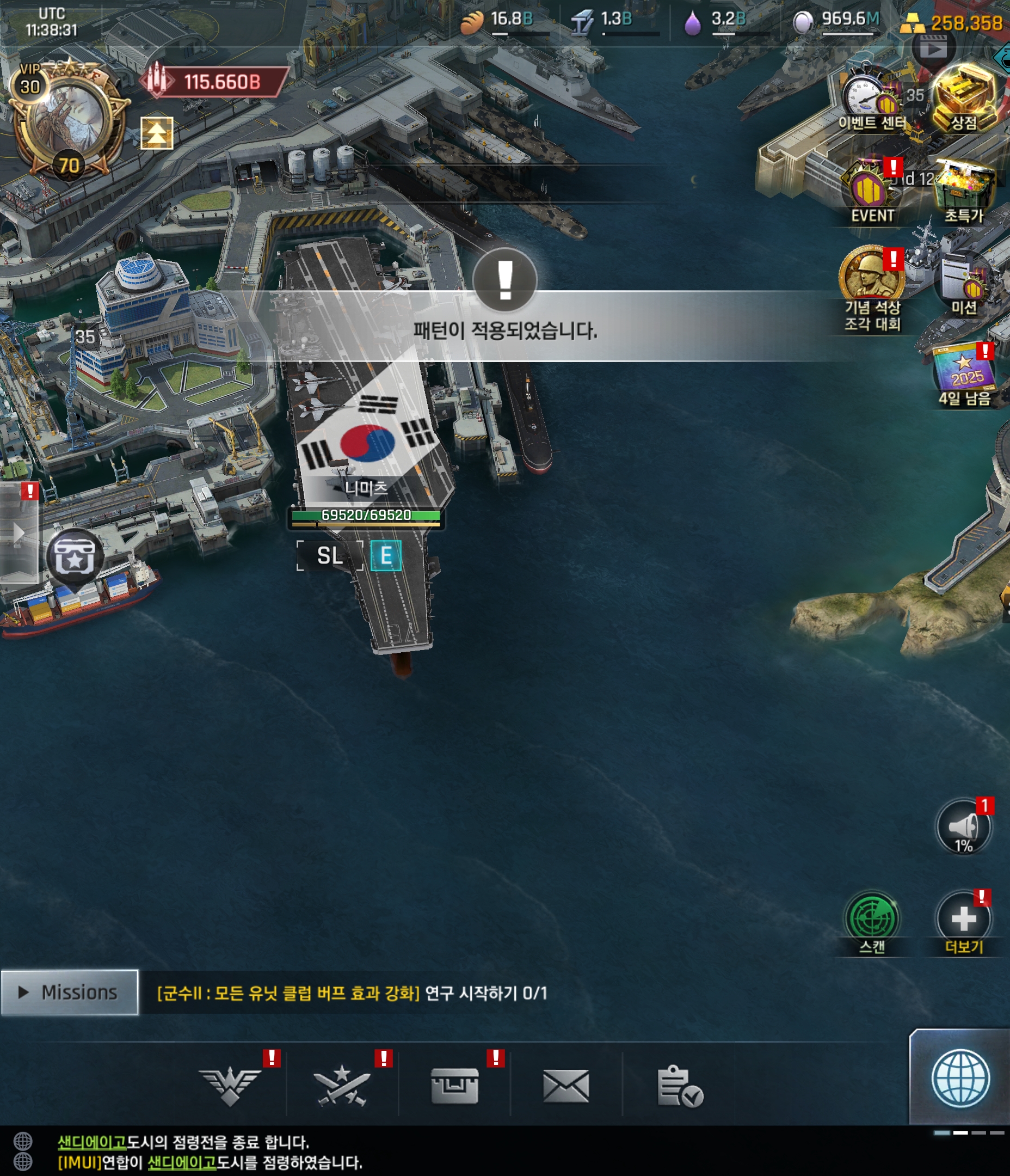Open the inventory crate in bottom bar

[x=454, y=1086]
